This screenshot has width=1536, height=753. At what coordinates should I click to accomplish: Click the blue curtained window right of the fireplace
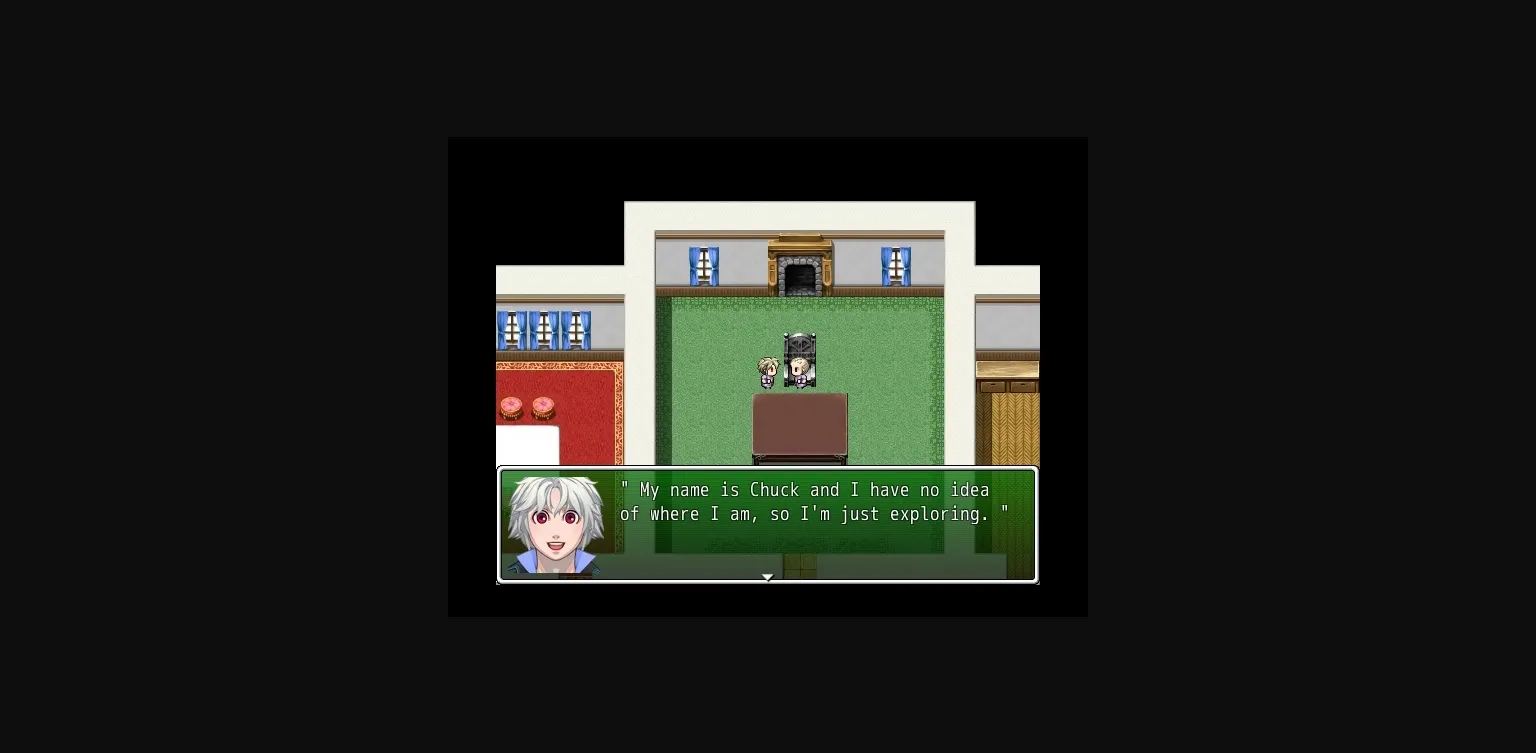pyautogui.click(x=894, y=263)
